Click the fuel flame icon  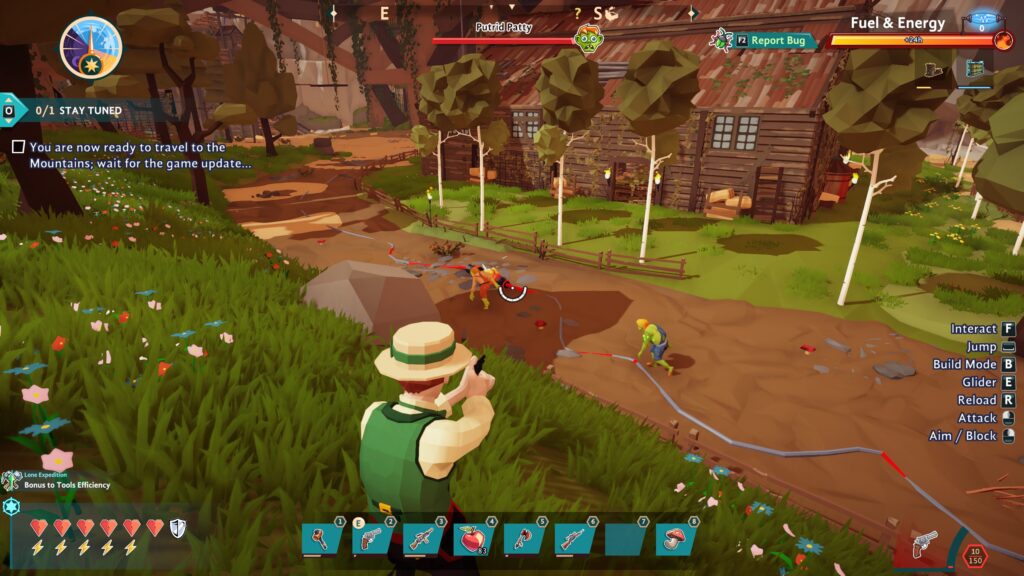tap(1003, 41)
